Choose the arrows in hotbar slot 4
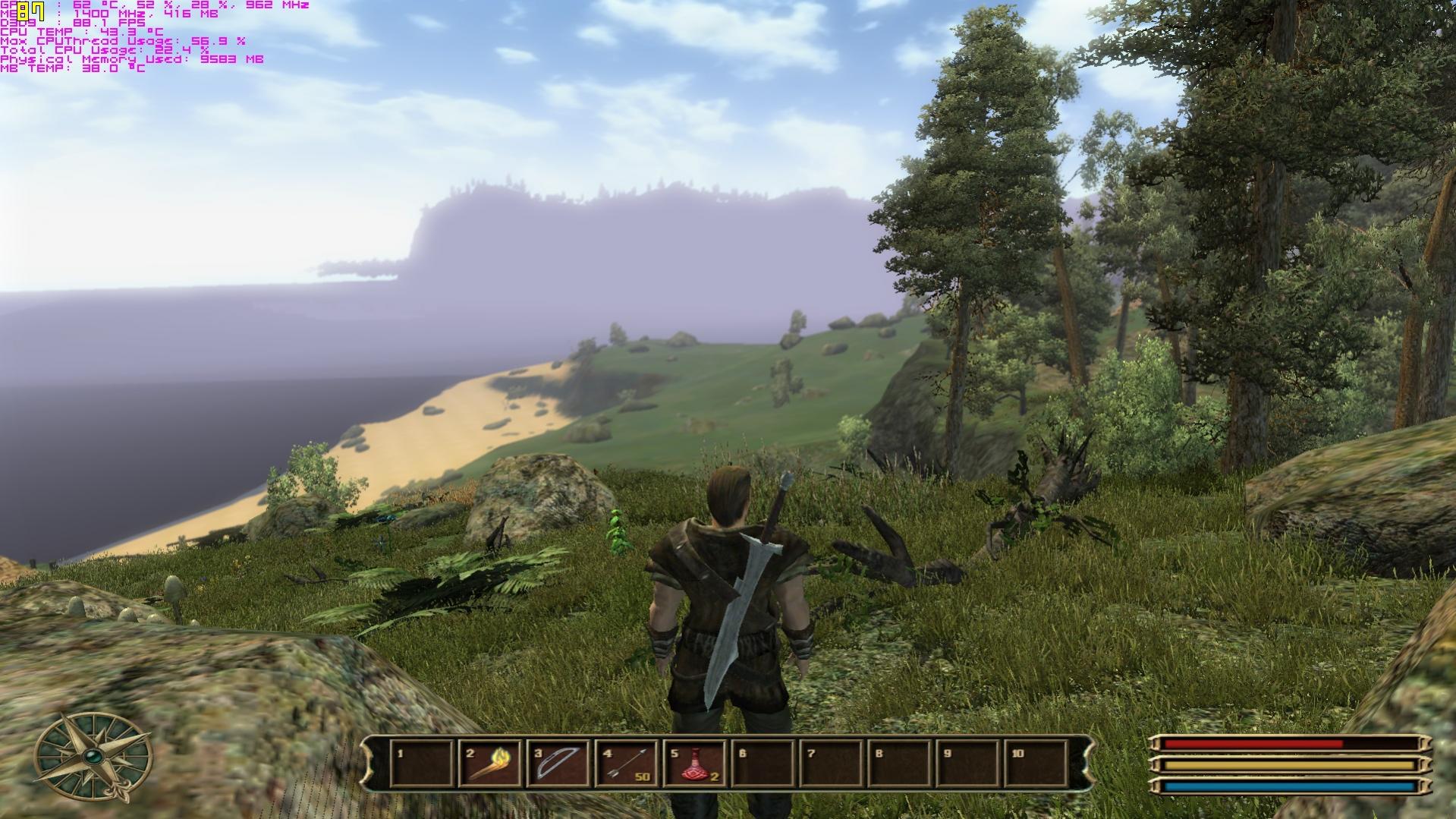1456x819 pixels. pyautogui.click(x=627, y=764)
